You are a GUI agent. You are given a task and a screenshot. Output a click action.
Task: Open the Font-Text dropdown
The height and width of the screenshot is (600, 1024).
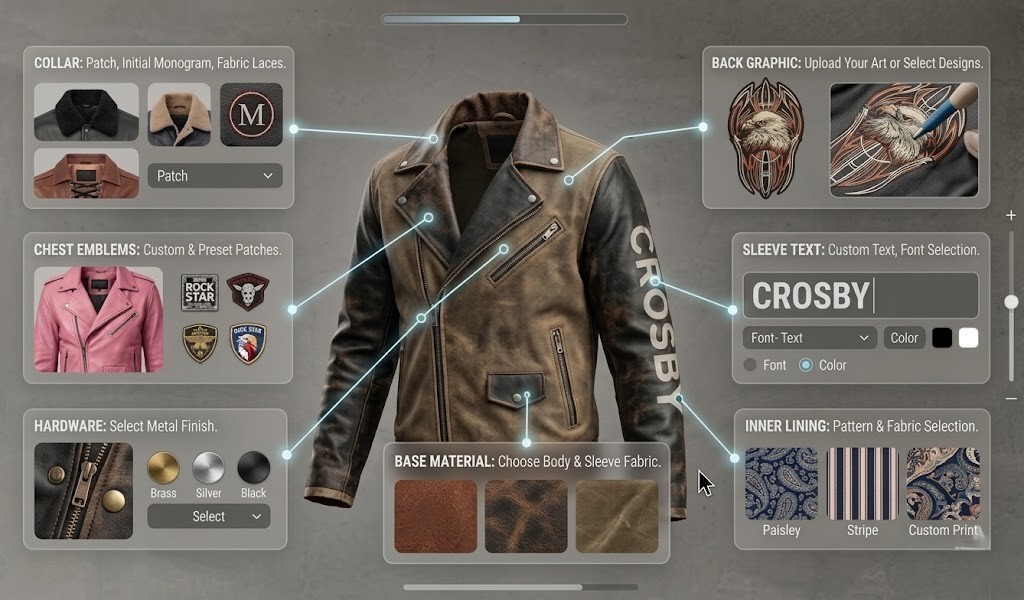(x=810, y=338)
